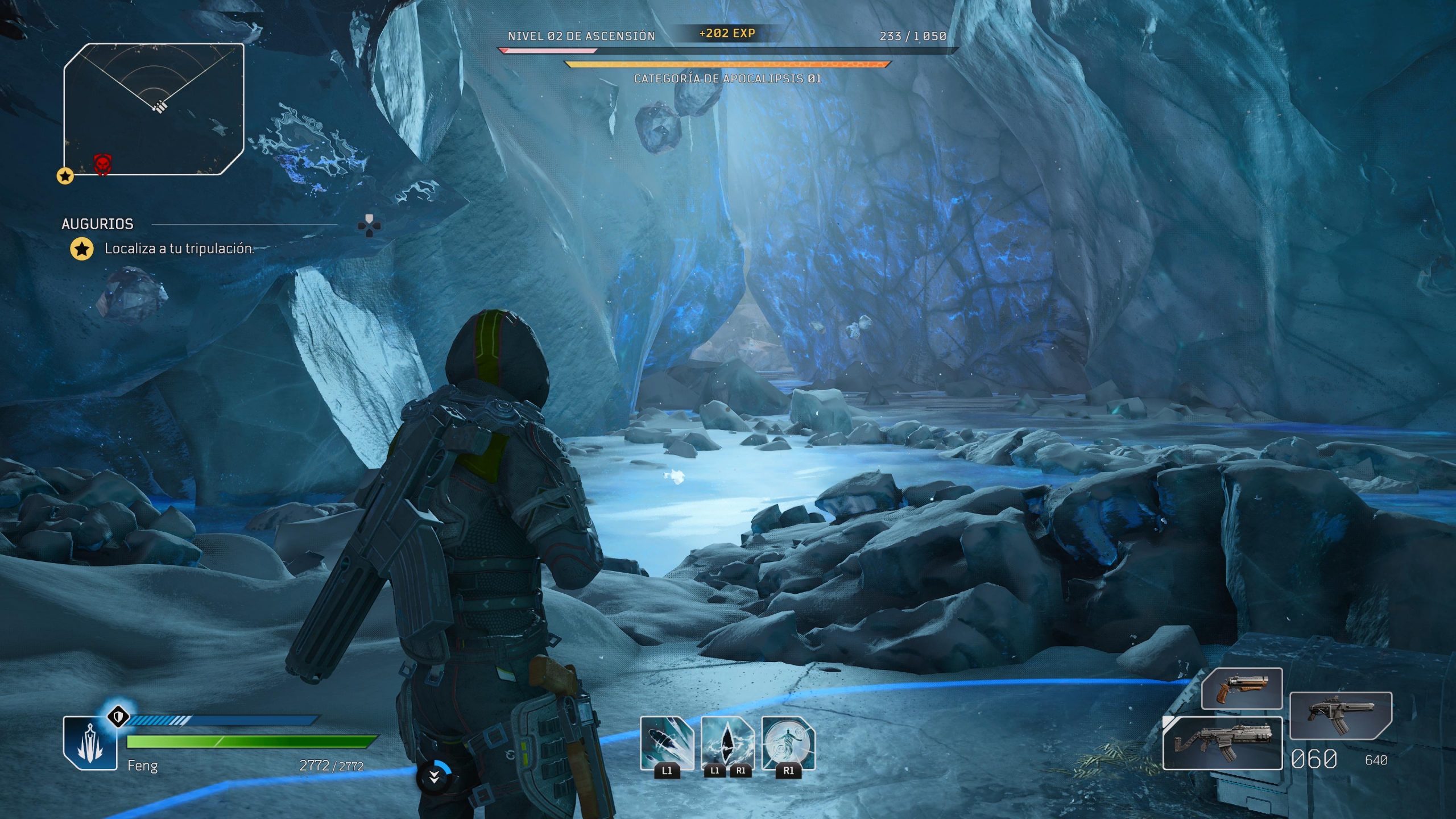
Task: Click the gold star objective marker on minimap
Action: (x=65, y=176)
